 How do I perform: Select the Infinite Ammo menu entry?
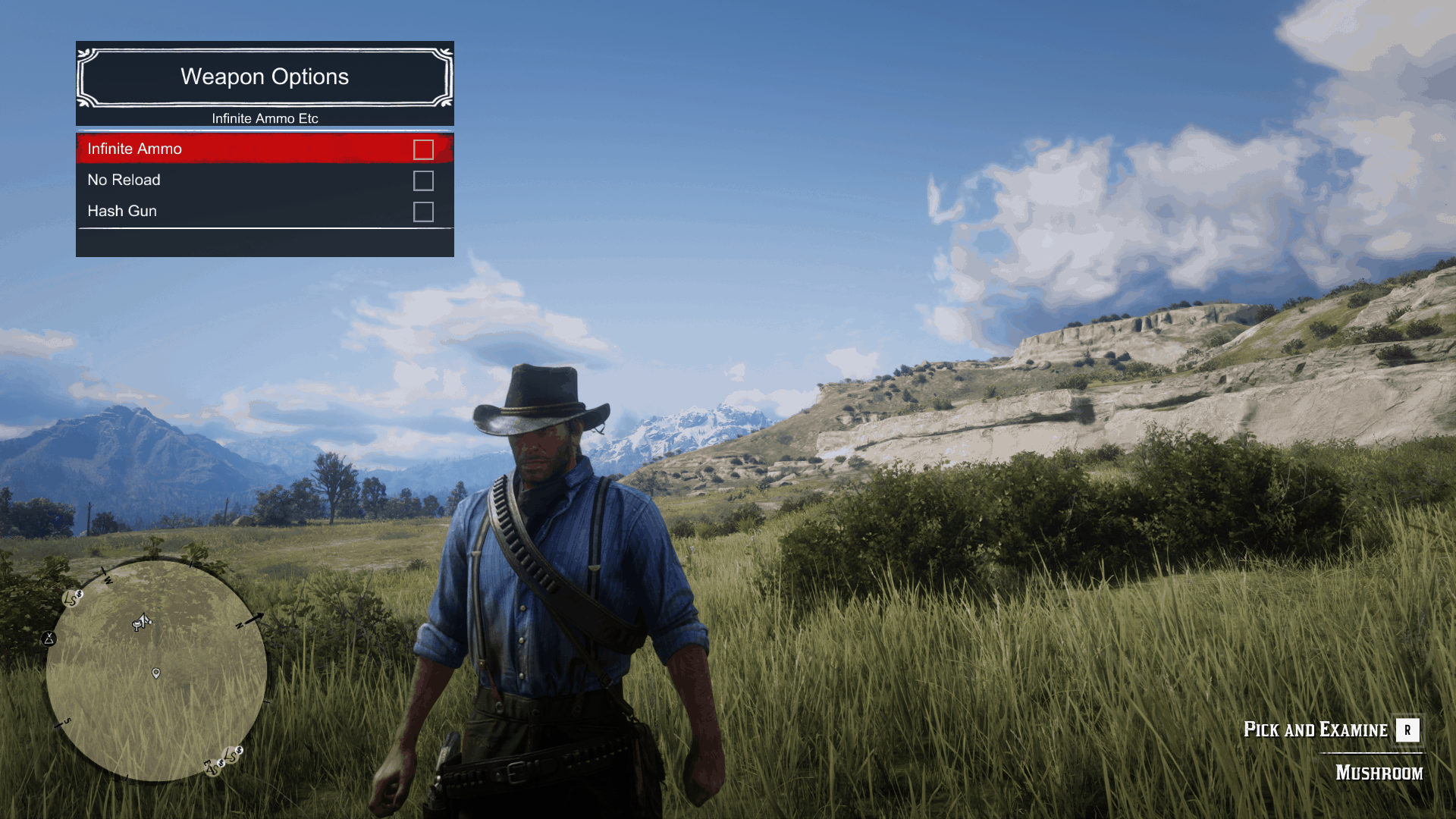[134, 149]
